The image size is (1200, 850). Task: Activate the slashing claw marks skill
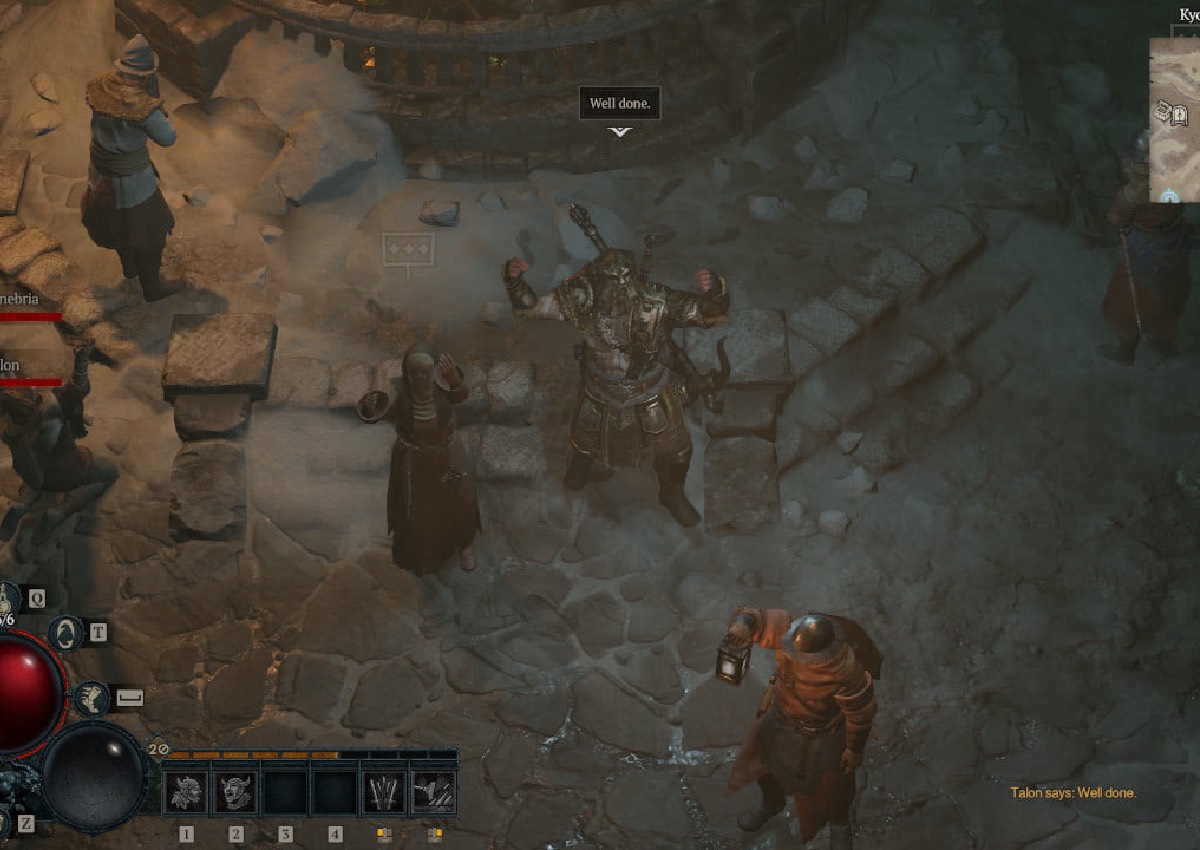tap(433, 793)
